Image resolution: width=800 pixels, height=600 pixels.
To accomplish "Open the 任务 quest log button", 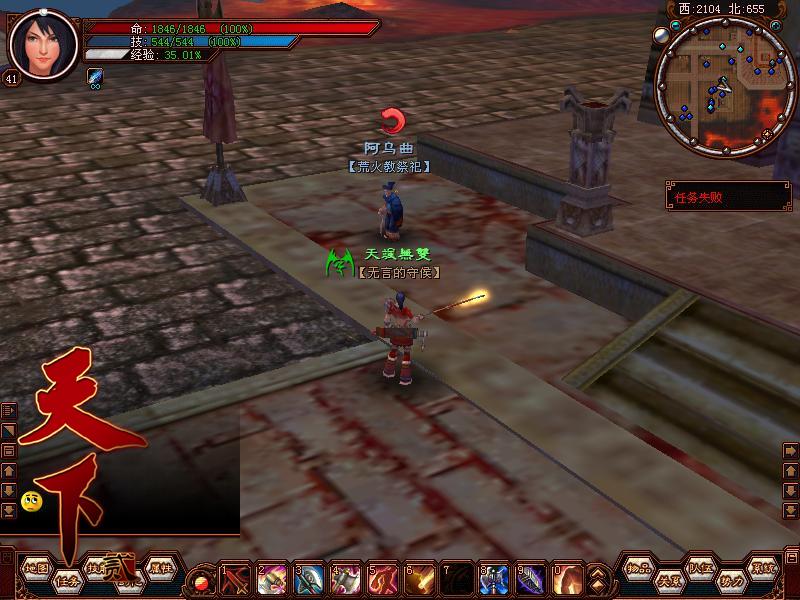I will click(x=68, y=580).
